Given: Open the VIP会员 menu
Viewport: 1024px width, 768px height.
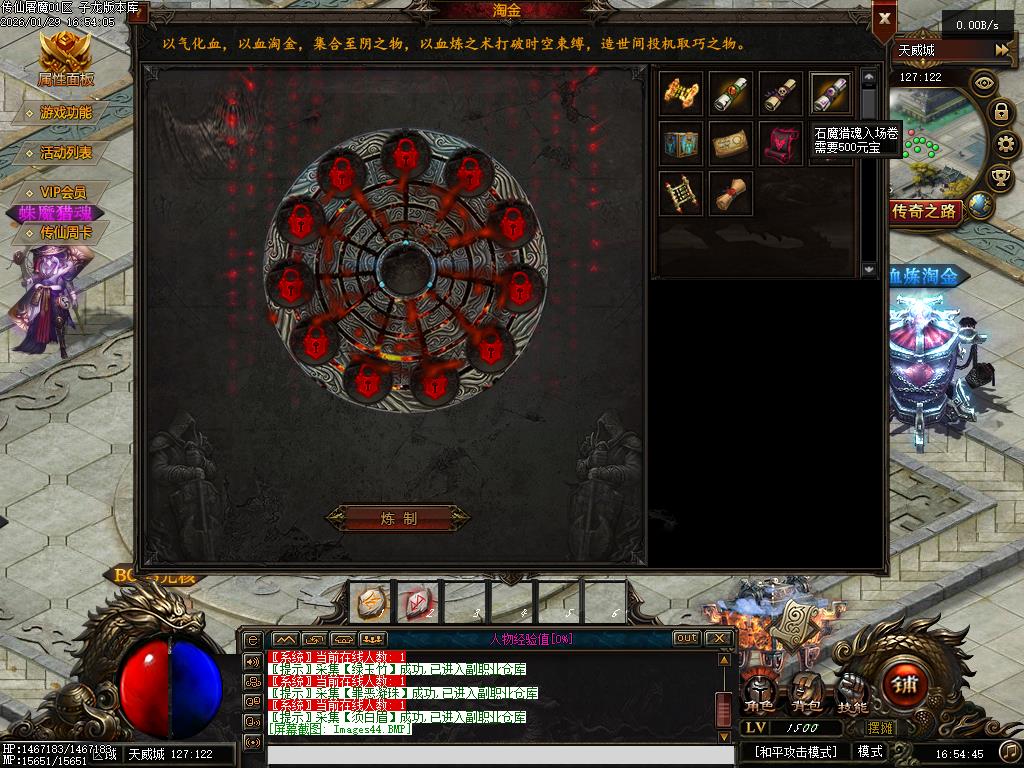Looking at the screenshot, I should pyautogui.click(x=62, y=192).
